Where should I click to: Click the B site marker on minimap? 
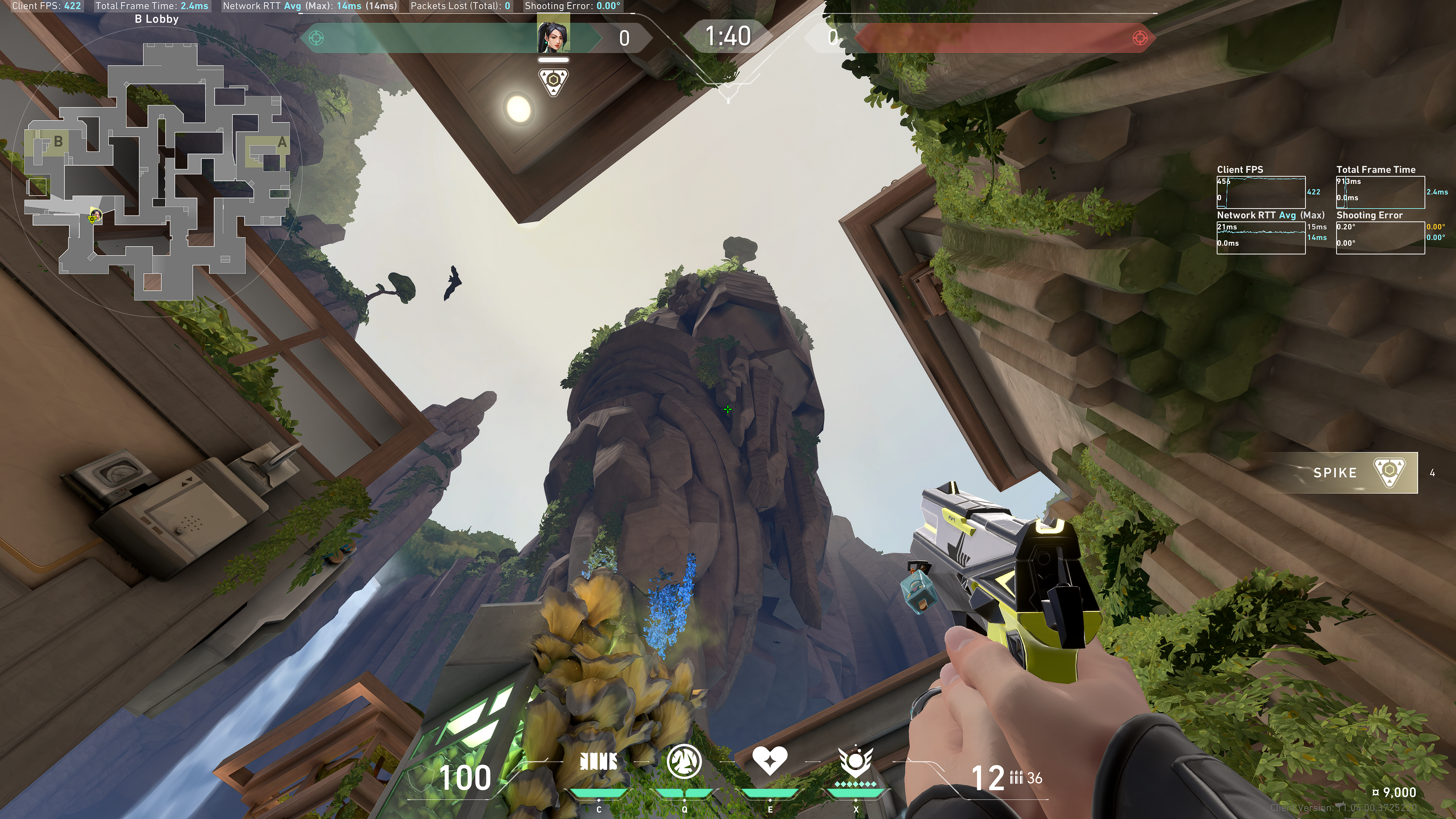click(58, 141)
